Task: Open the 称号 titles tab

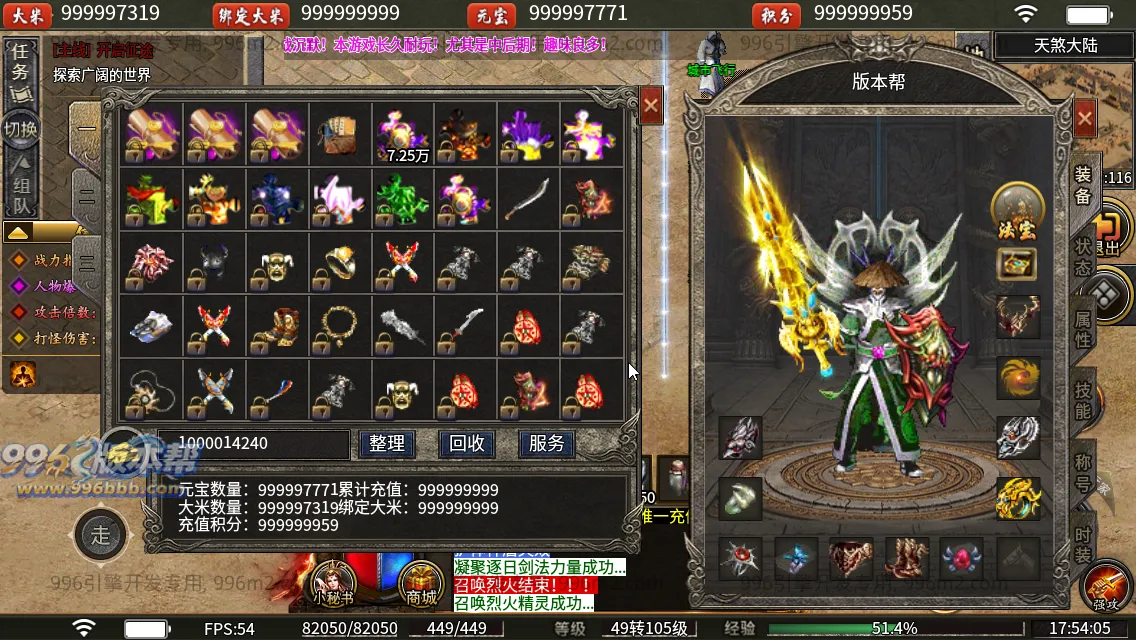Action: [1083, 472]
